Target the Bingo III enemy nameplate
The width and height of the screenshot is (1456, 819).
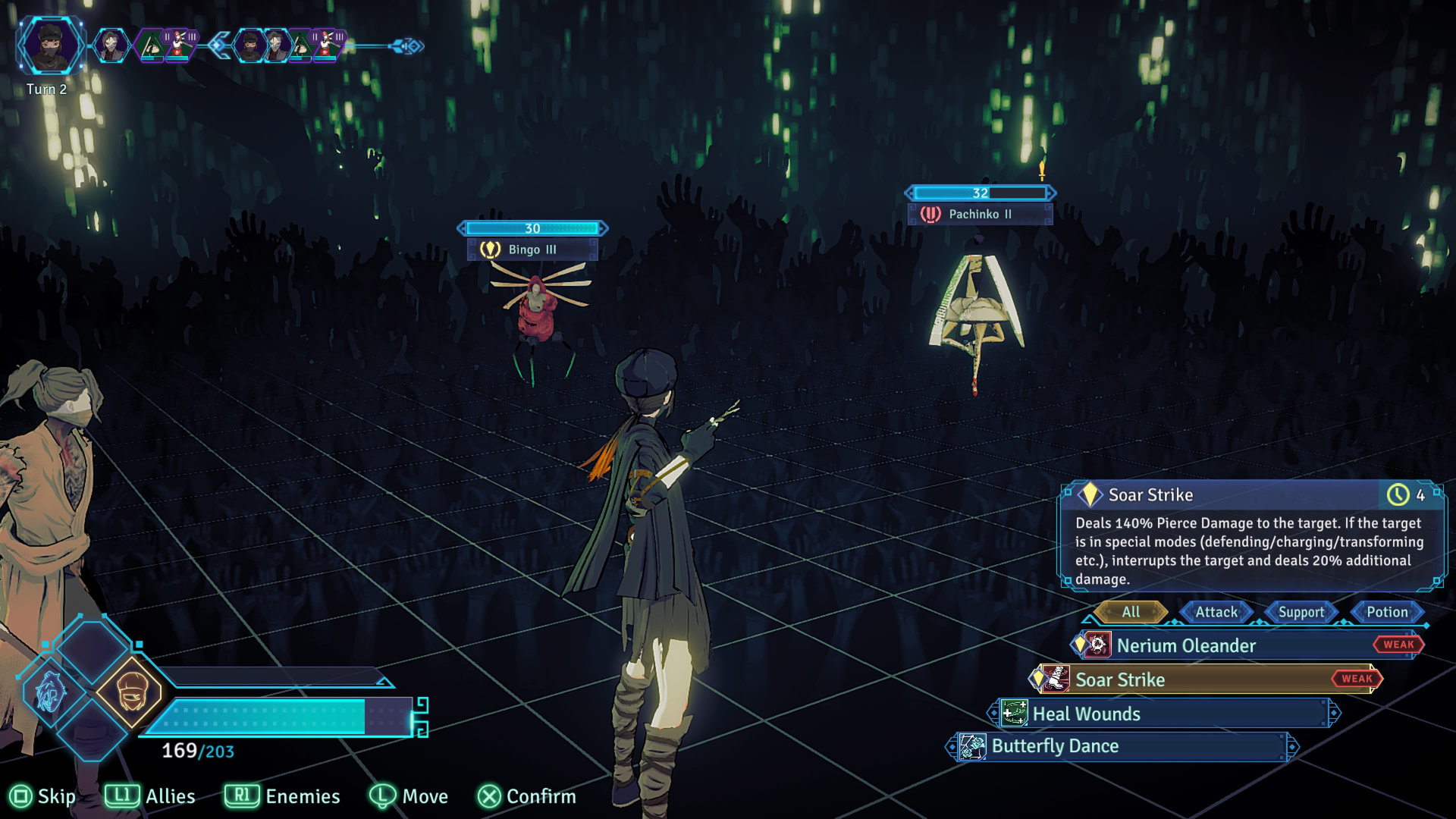point(532,249)
